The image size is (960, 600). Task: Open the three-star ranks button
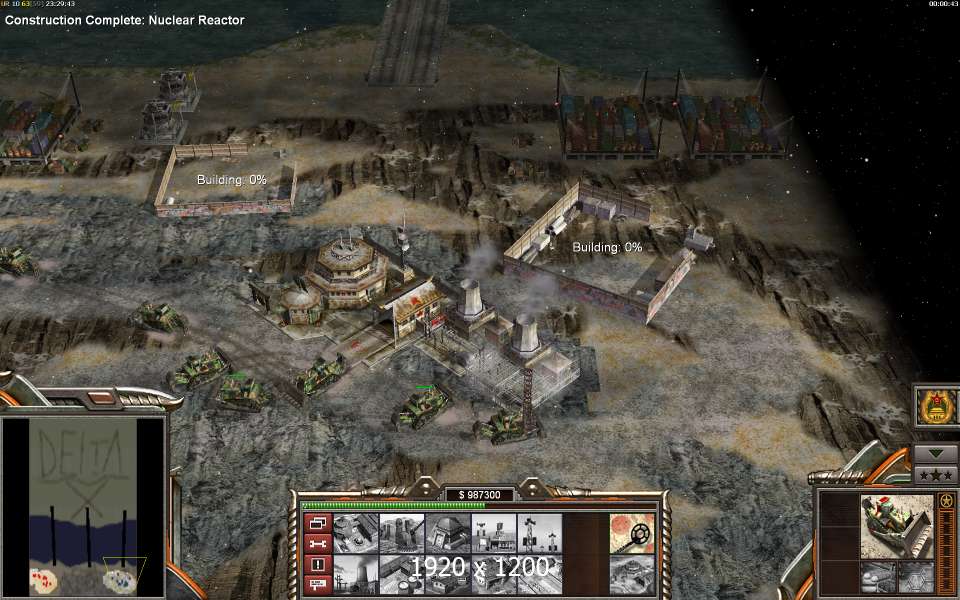[935, 475]
